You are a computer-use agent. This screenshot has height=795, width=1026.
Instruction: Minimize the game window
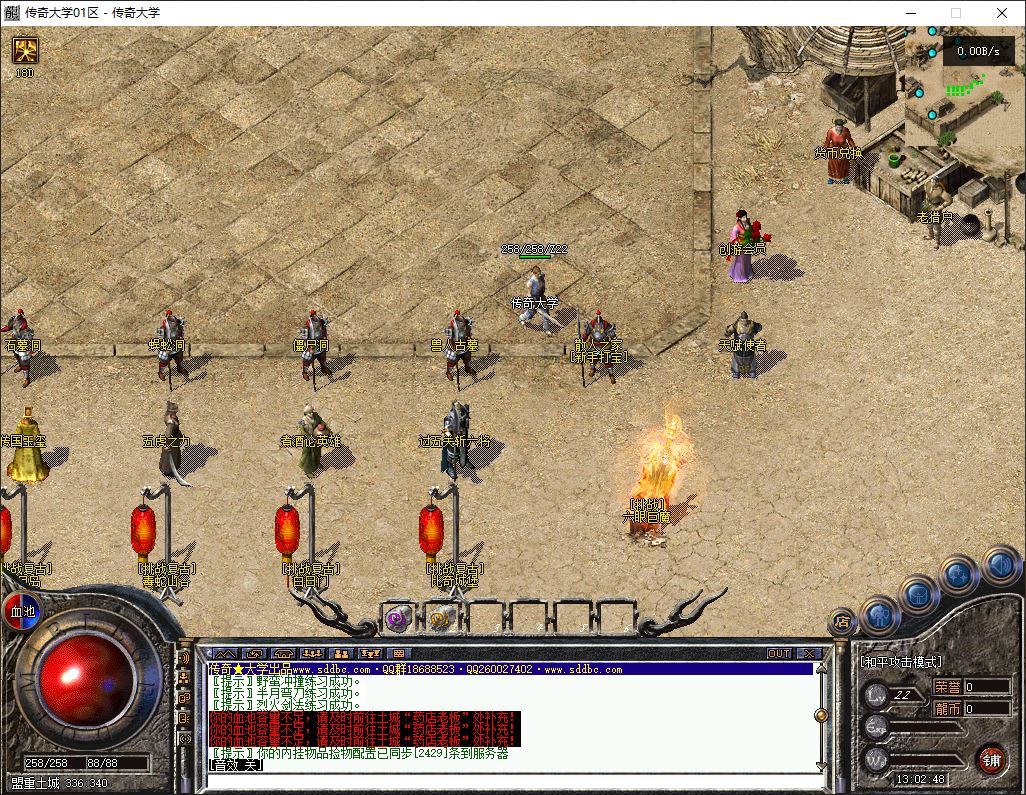(910, 13)
